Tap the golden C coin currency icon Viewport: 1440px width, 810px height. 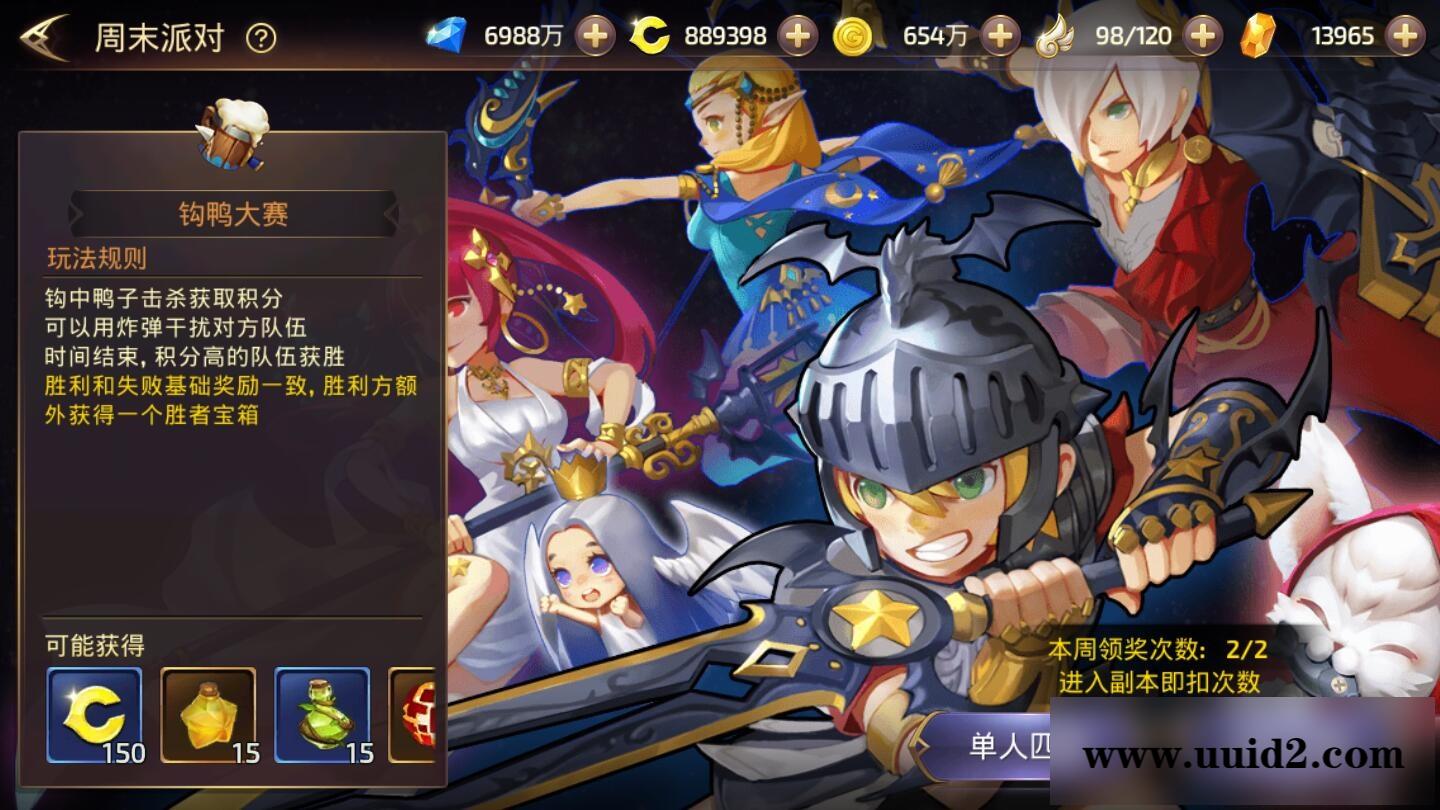click(650, 36)
